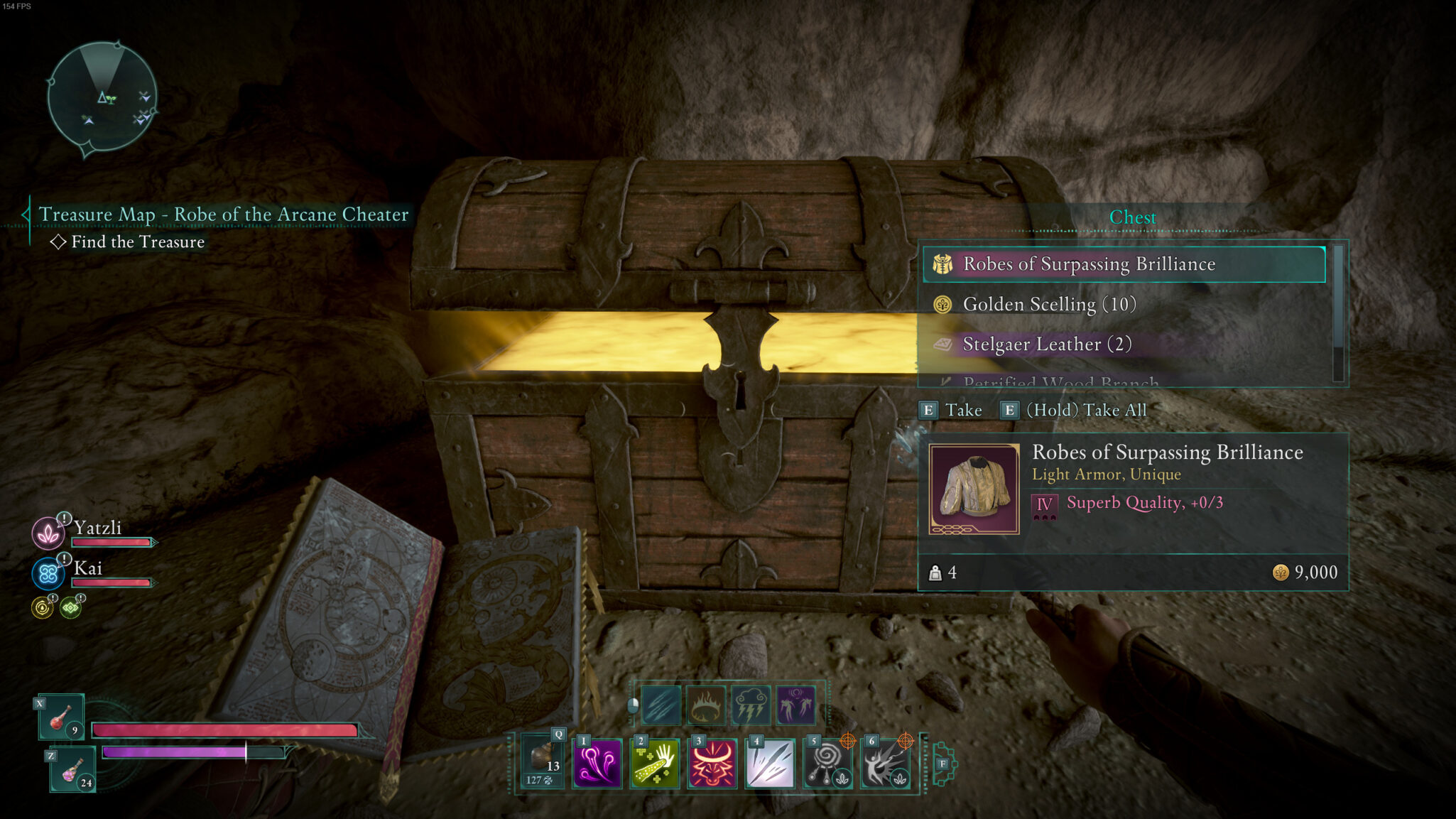Use the red health potion slot
Screen dimensions: 1456x819
click(x=61, y=716)
